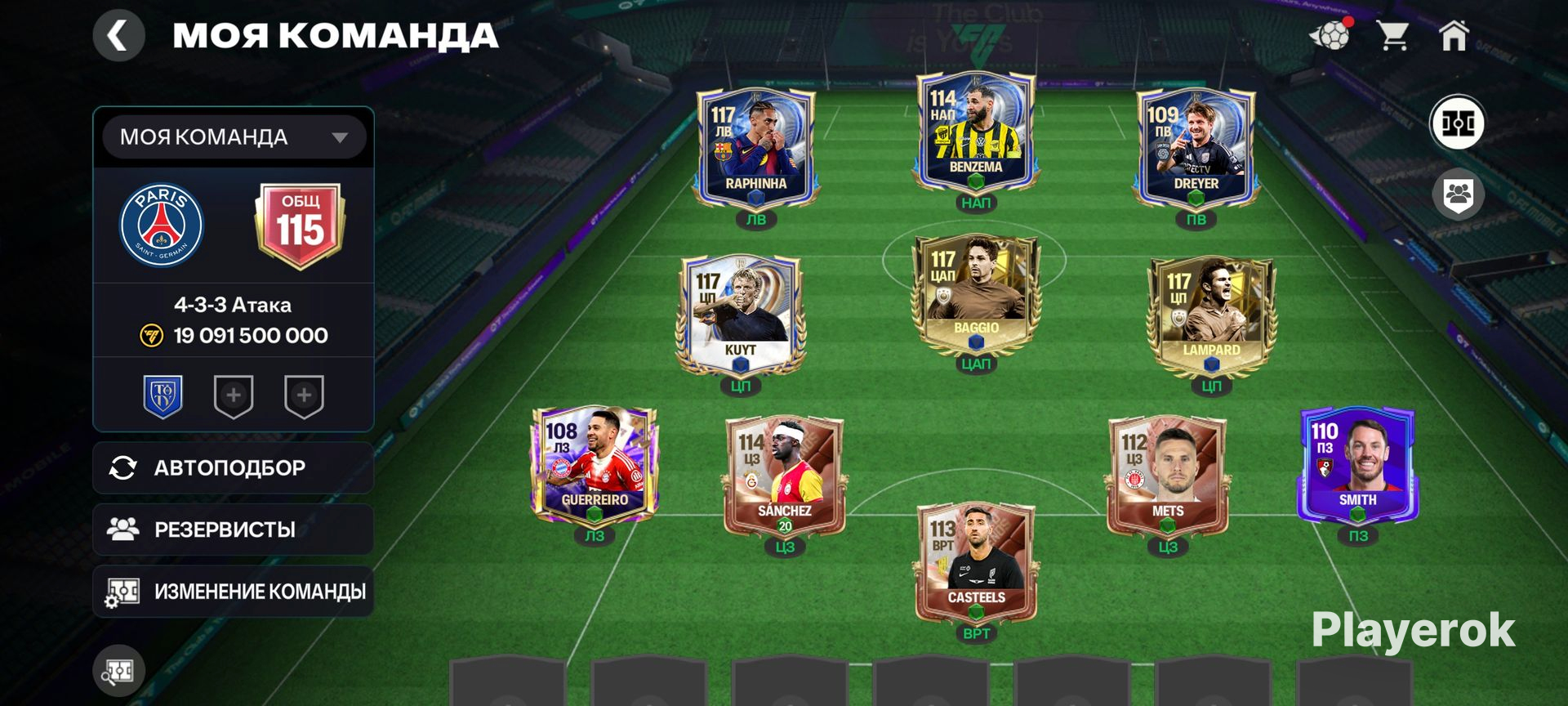Return to the home screen
The width and height of the screenshot is (1568, 706).
(1454, 36)
